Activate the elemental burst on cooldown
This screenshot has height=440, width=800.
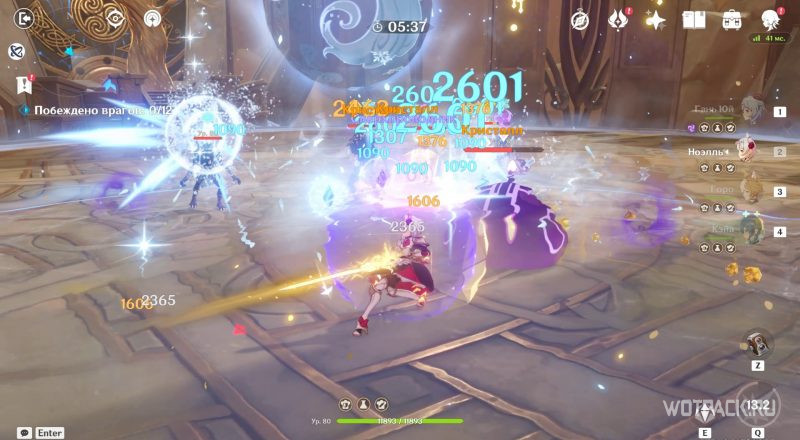click(x=760, y=405)
